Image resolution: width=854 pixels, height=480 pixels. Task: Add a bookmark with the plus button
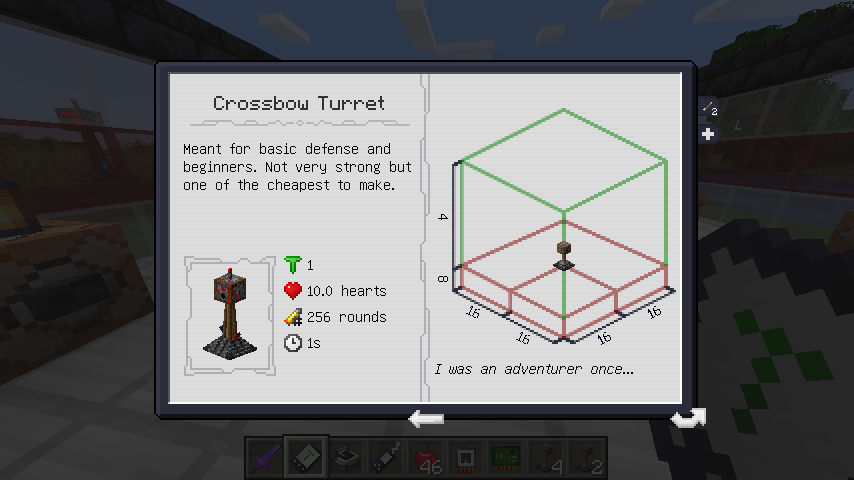tap(708, 134)
